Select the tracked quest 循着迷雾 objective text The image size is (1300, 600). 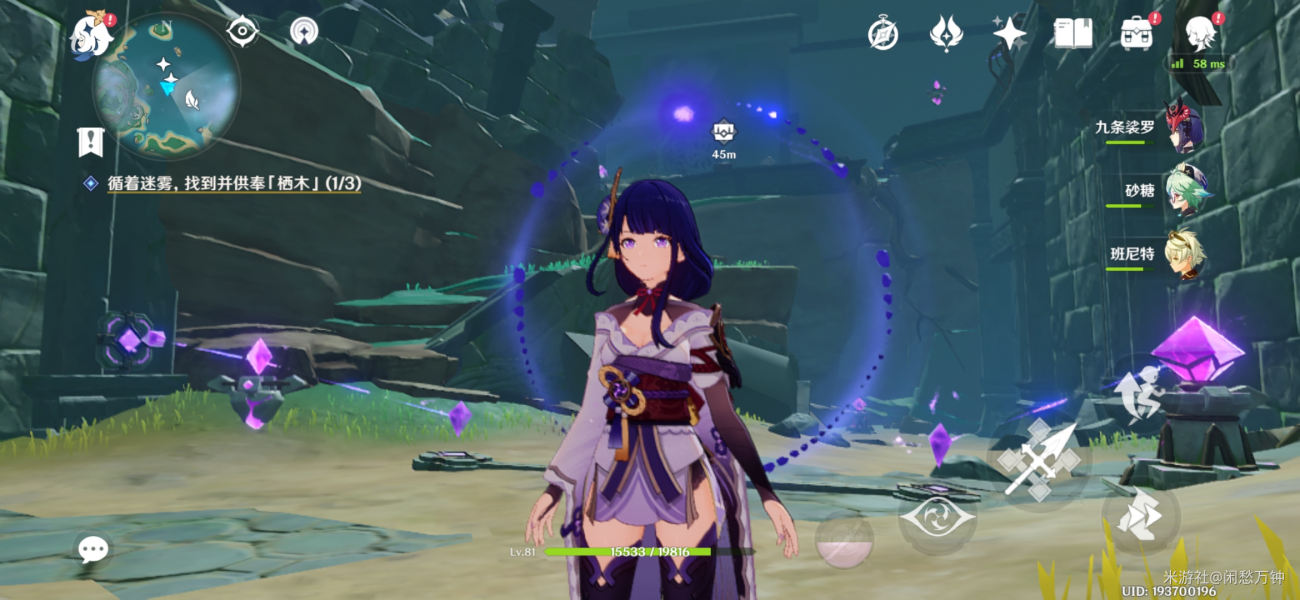coord(235,183)
